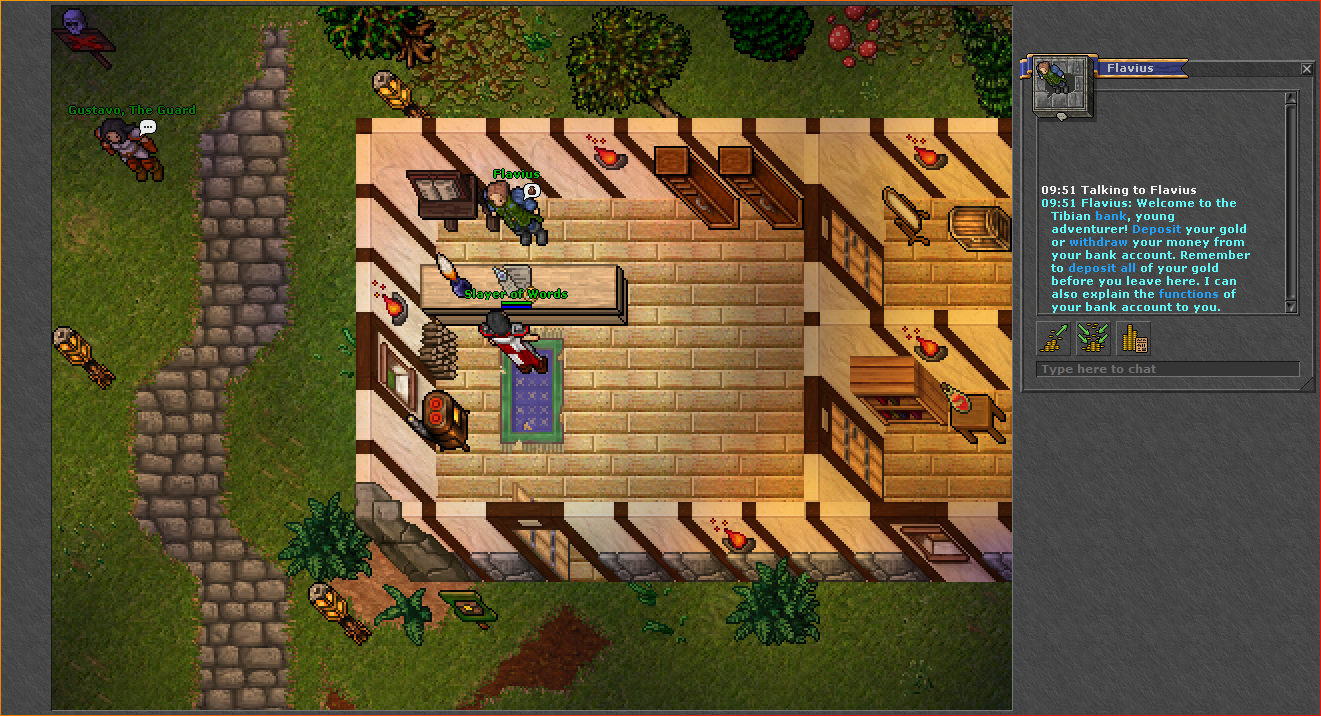
Task: Select the 'withdraw' keyword in the dialogue
Action: coord(1098,242)
